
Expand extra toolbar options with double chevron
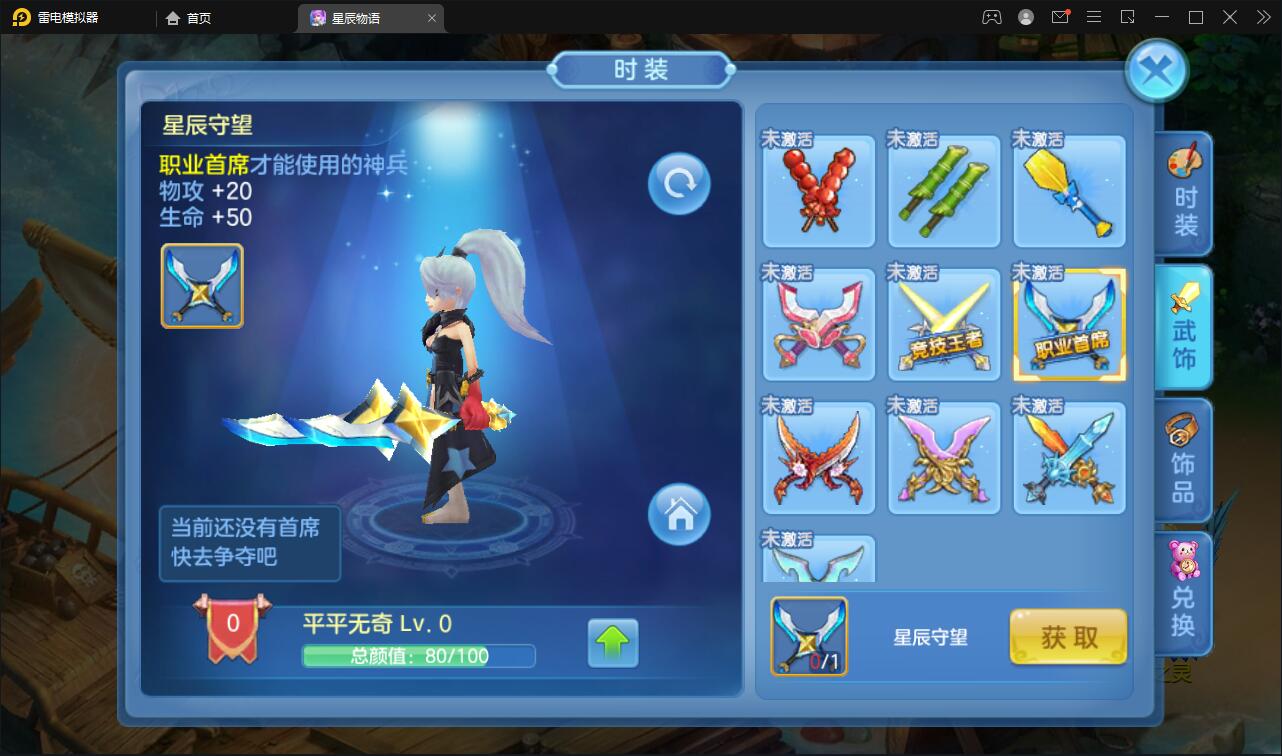pyautogui.click(x=1262, y=16)
